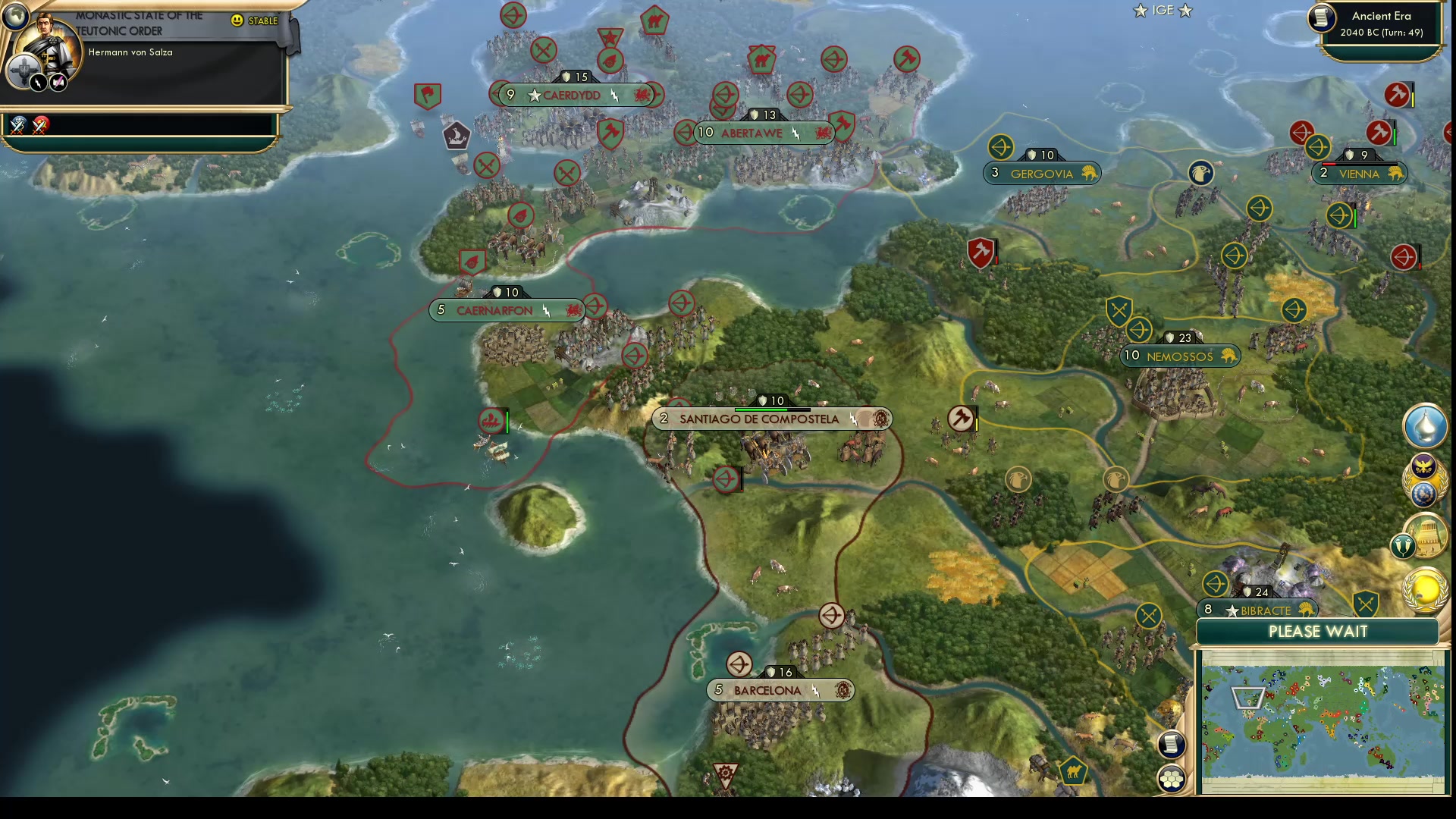Click the PLEASE WAIT button

[x=1317, y=631]
